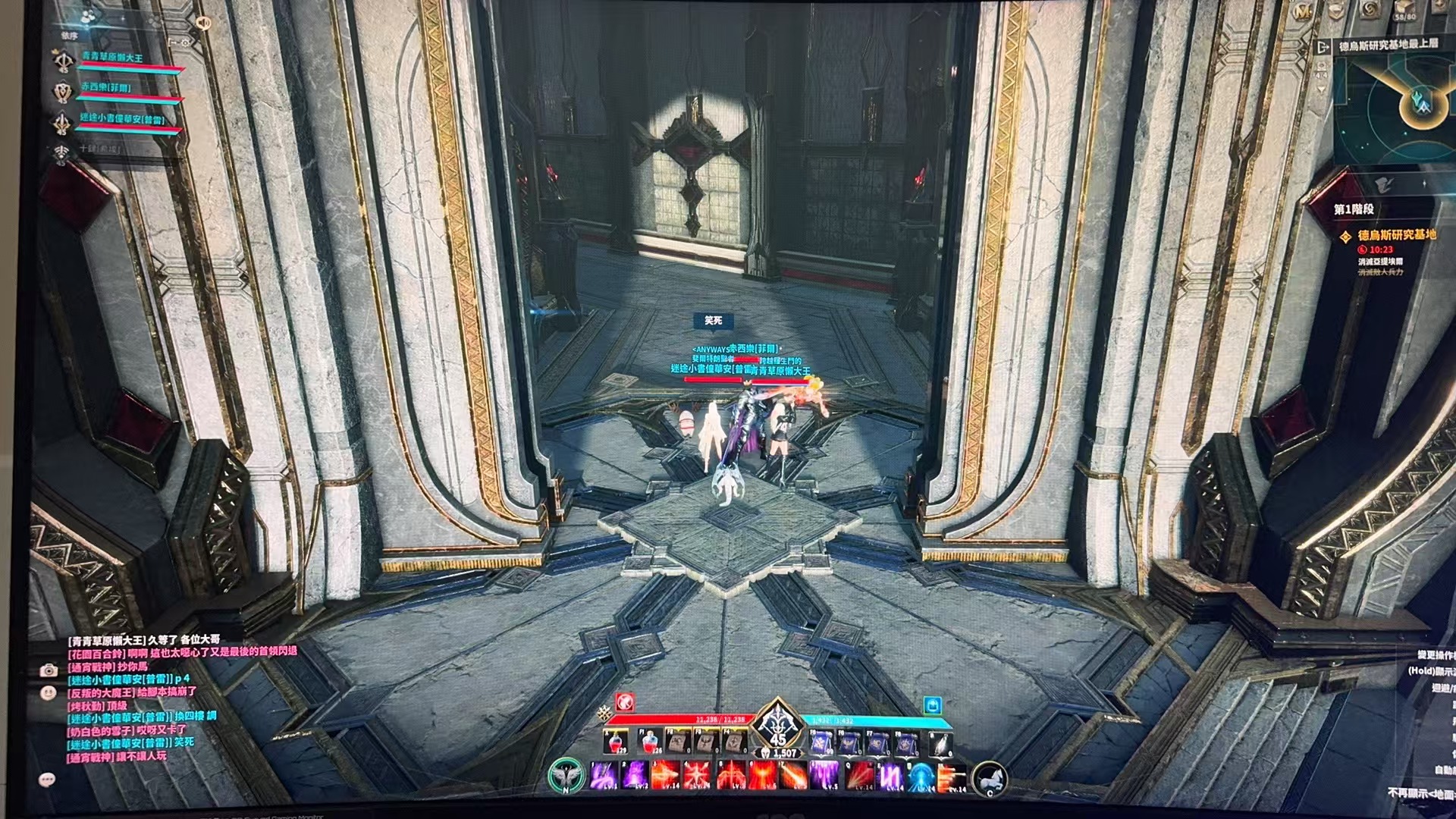Activate the purple skill in hotbar slot 1
The width and height of the screenshot is (1456, 819).
[604, 776]
